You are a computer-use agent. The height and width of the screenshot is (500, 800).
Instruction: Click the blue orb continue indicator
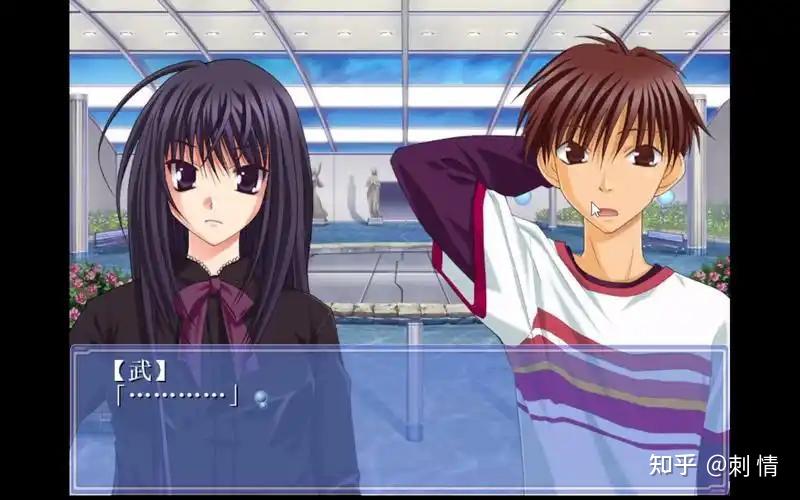click(x=260, y=398)
